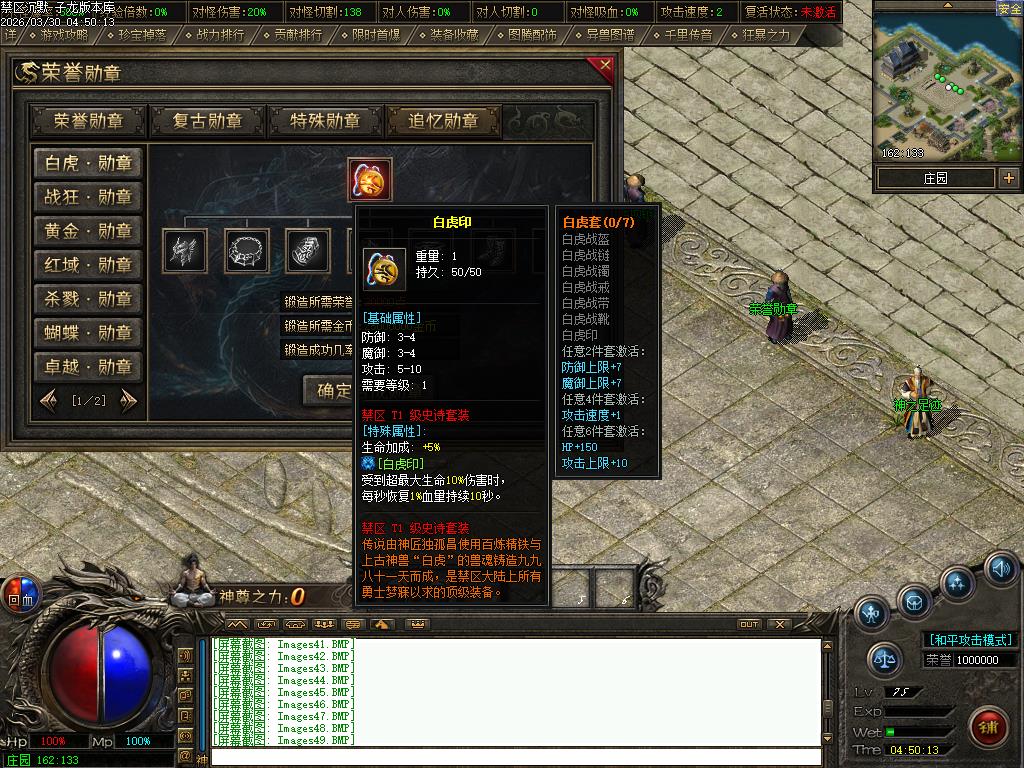
Task: Select 杀戮·勋章 in the list
Action: [88, 299]
